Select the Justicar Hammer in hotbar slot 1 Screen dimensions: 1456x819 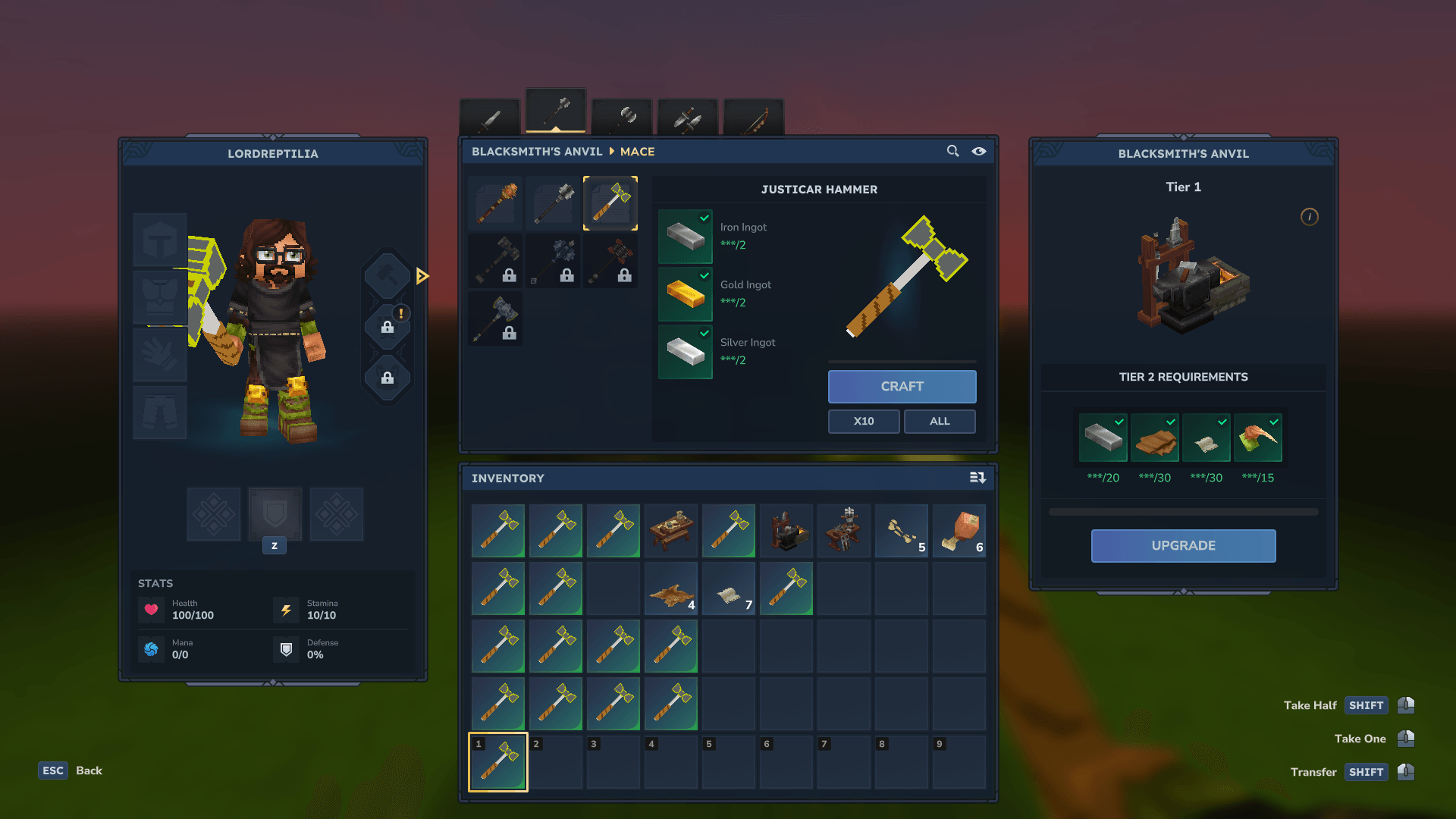pos(498,762)
